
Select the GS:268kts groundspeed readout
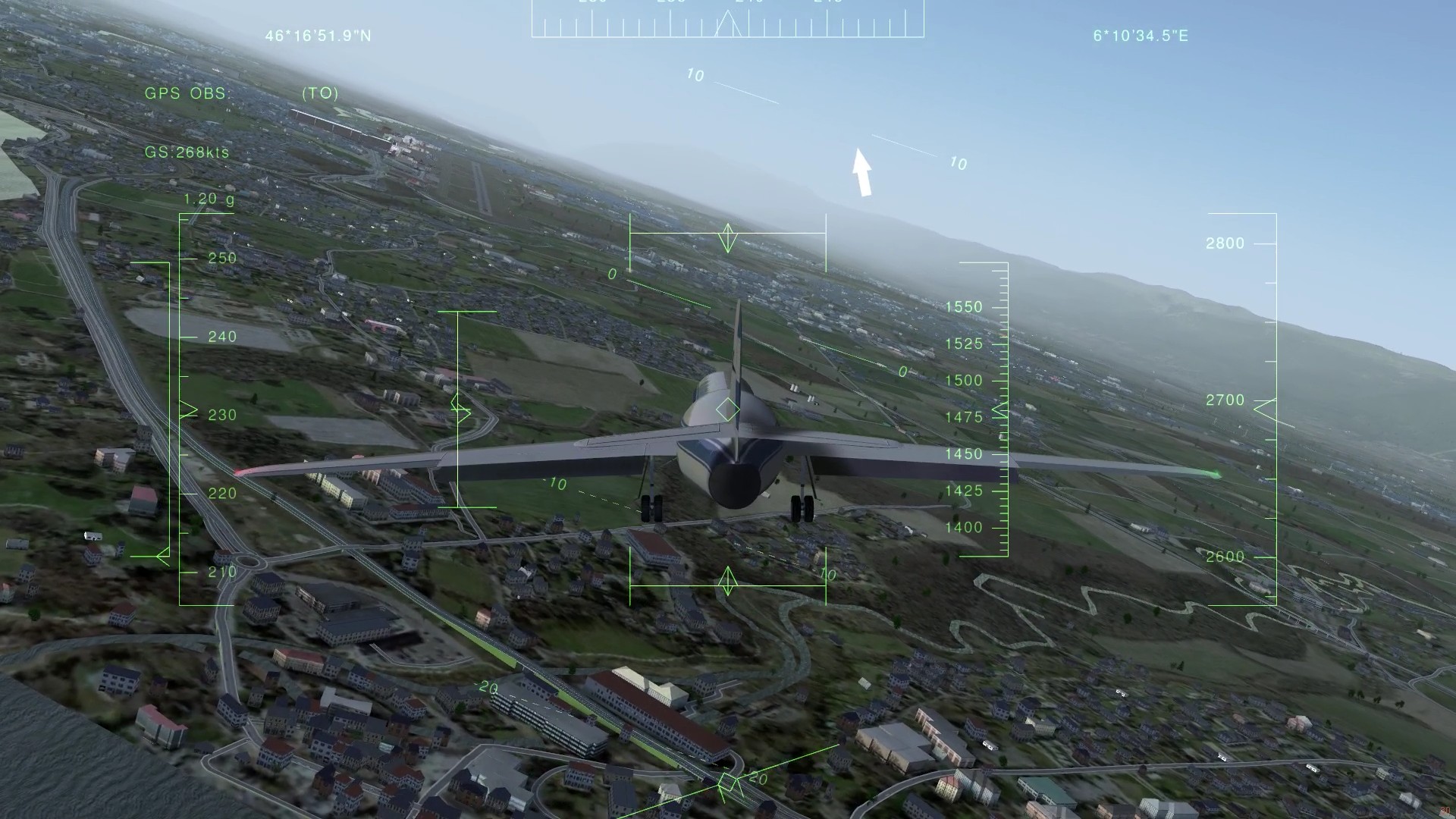click(187, 152)
